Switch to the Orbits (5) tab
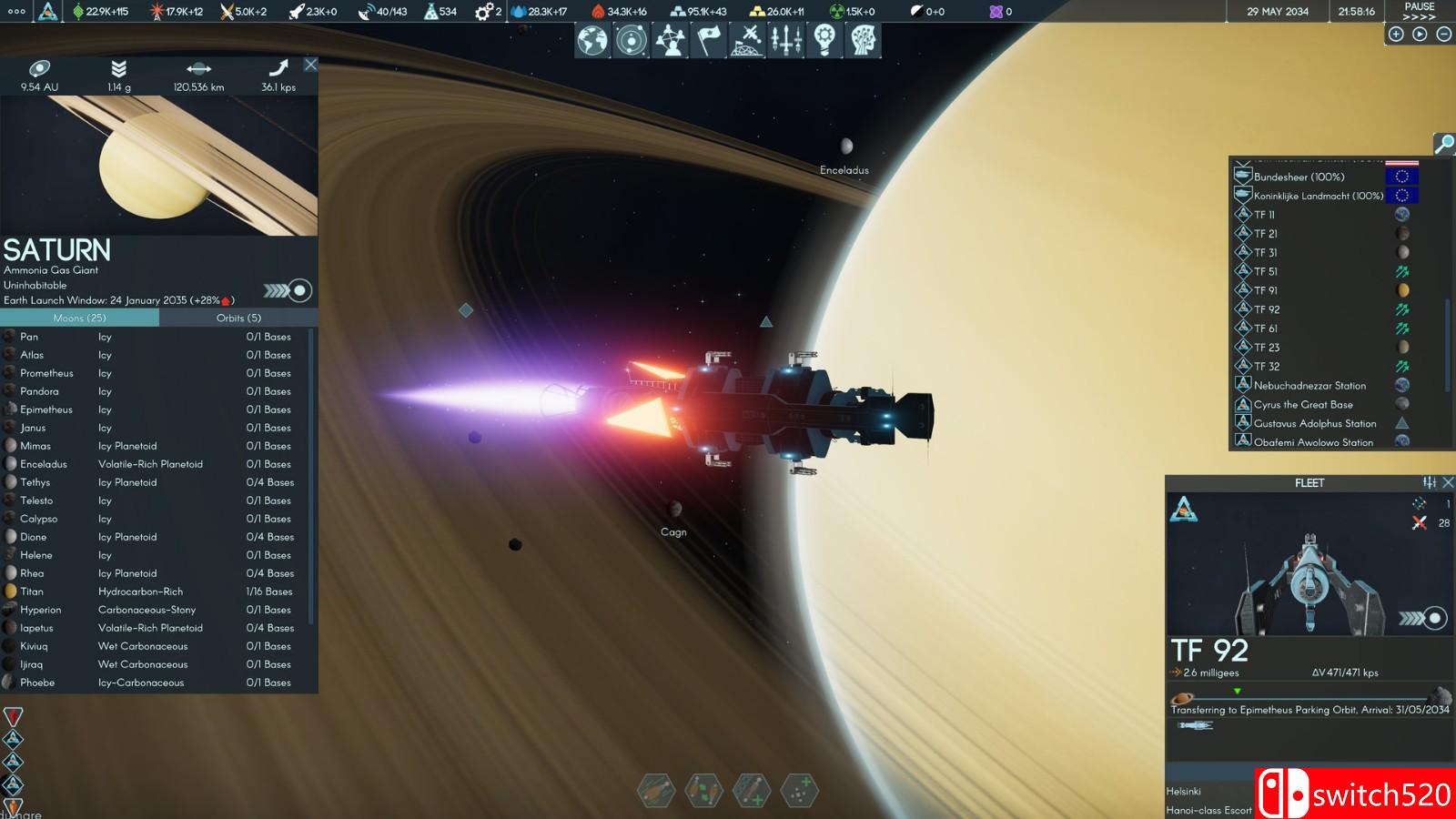Image resolution: width=1456 pixels, height=819 pixels. (x=238, y=318)
